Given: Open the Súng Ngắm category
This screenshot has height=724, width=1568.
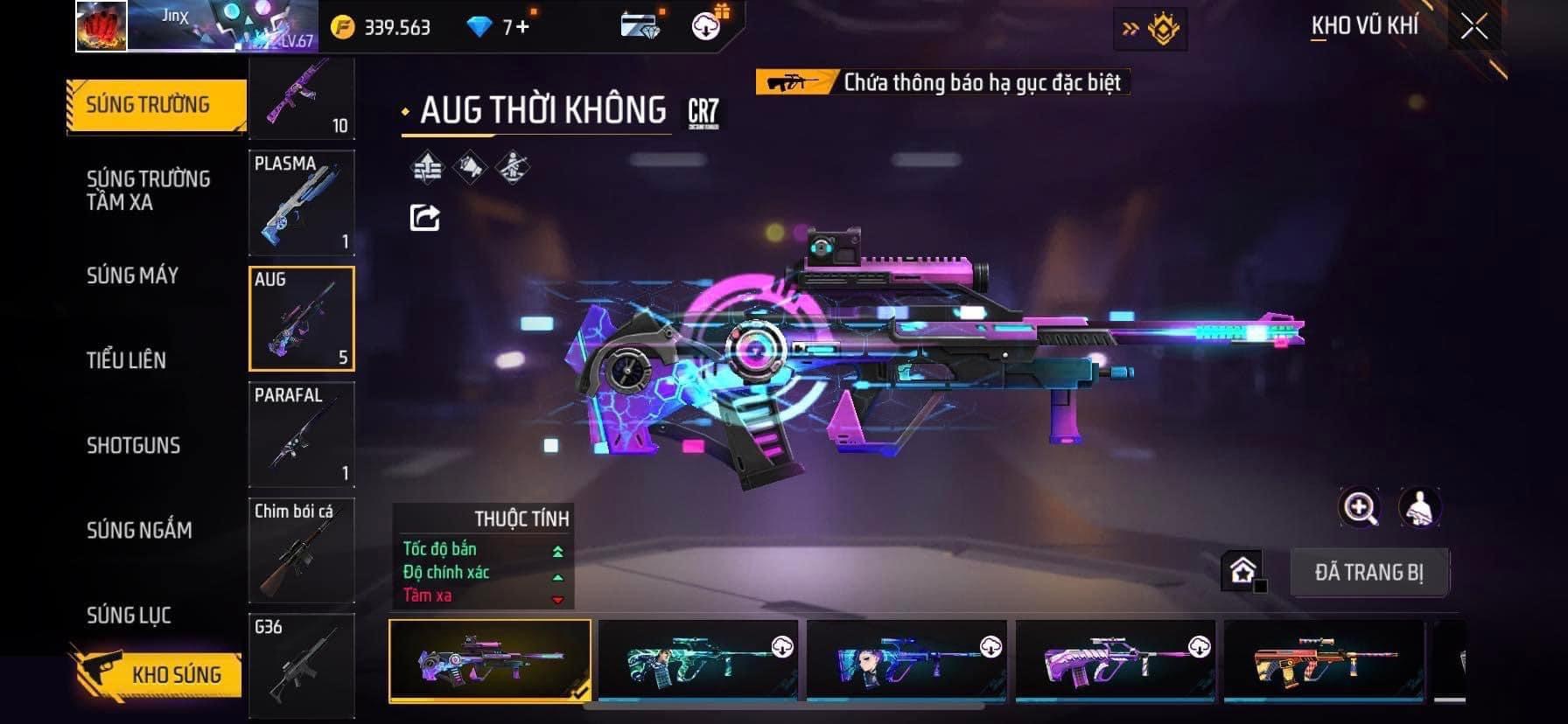Looking at the screenshot, I should coord(139,530).
